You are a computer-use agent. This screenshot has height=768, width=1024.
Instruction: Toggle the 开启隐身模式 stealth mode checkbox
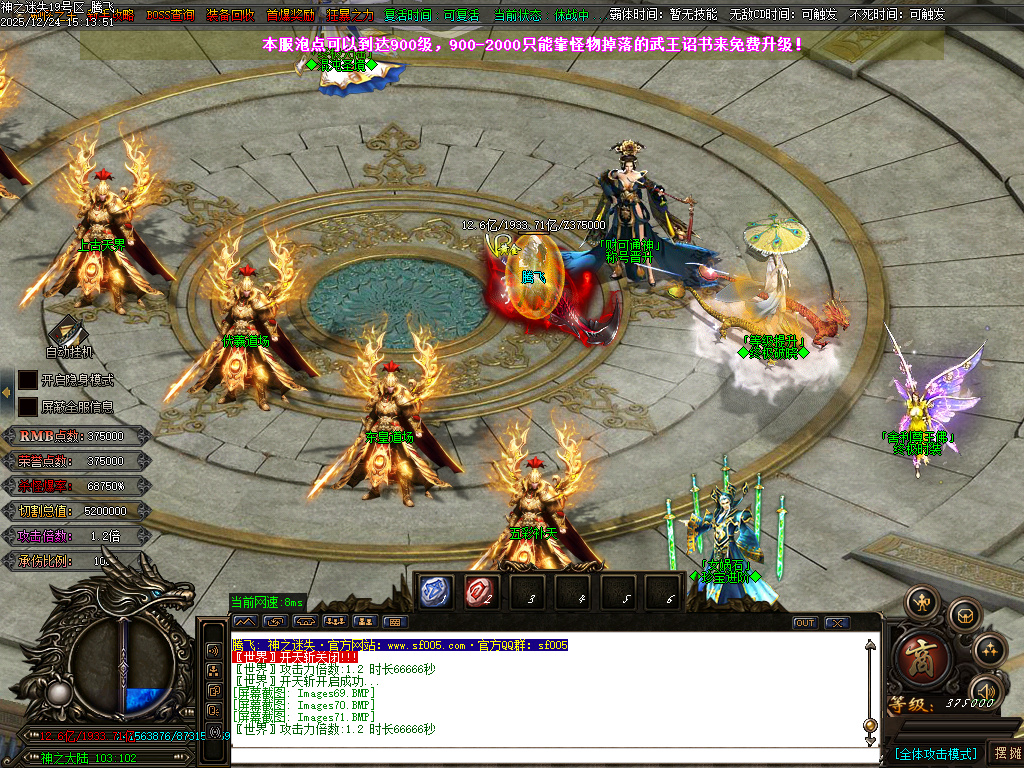coord(28,380)
